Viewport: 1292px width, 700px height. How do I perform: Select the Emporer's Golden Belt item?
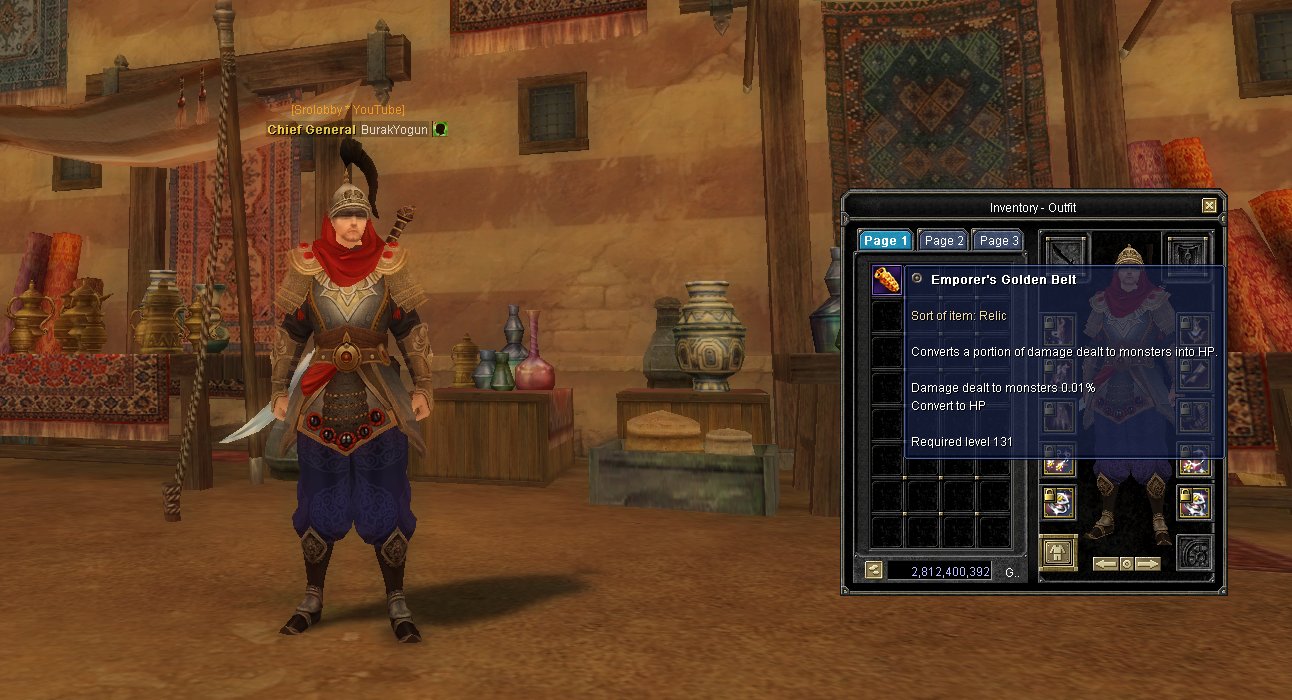pyautogui.click(x=886, y=280)
